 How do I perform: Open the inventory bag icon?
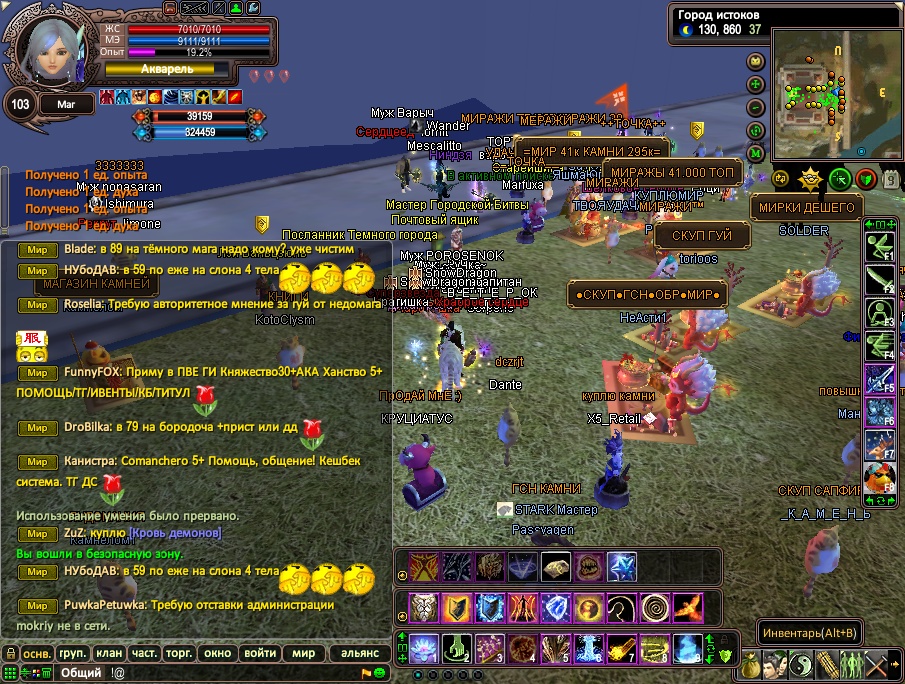pos(751,663)
